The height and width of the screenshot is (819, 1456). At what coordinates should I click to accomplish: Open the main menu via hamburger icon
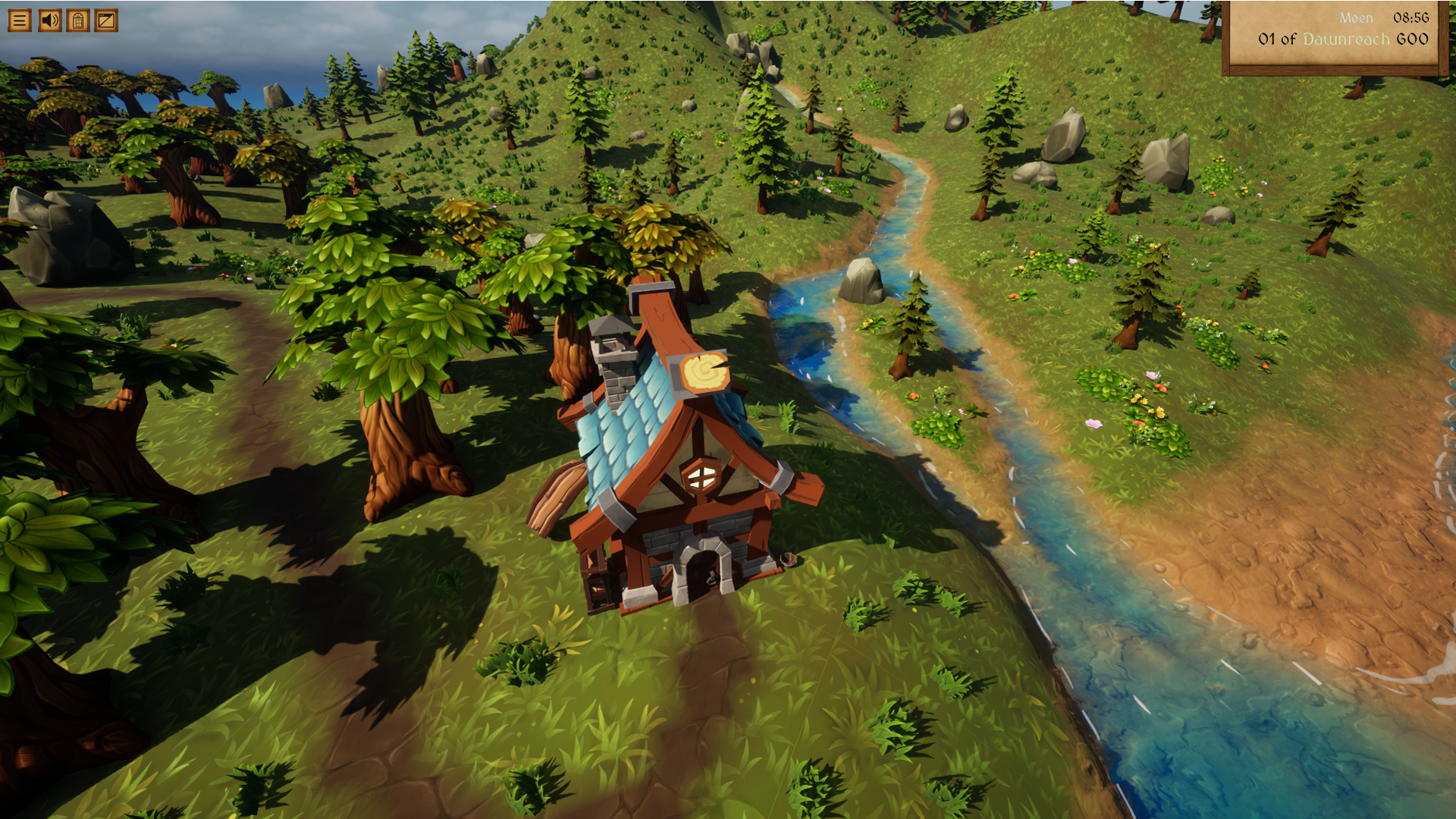[x=20, y=20]
